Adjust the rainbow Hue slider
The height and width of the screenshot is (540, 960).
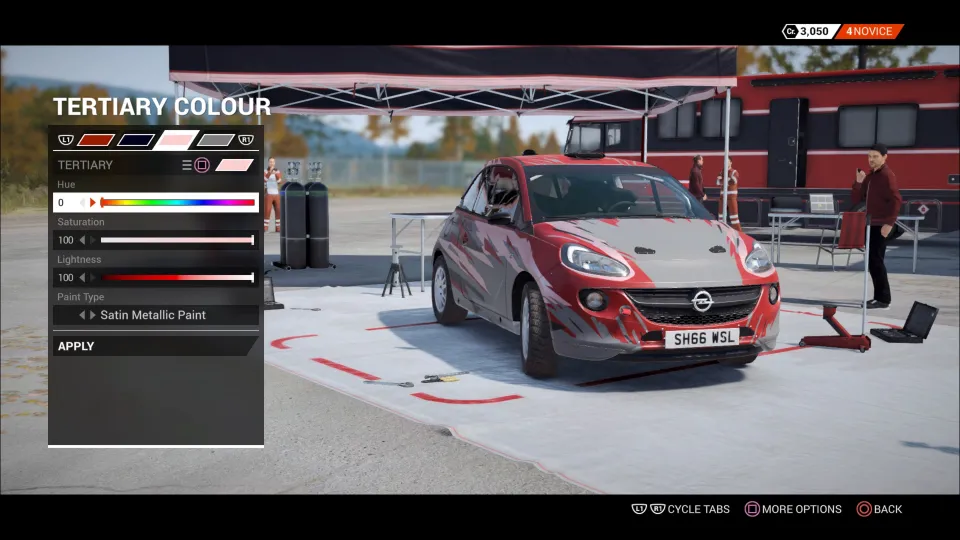178,202
